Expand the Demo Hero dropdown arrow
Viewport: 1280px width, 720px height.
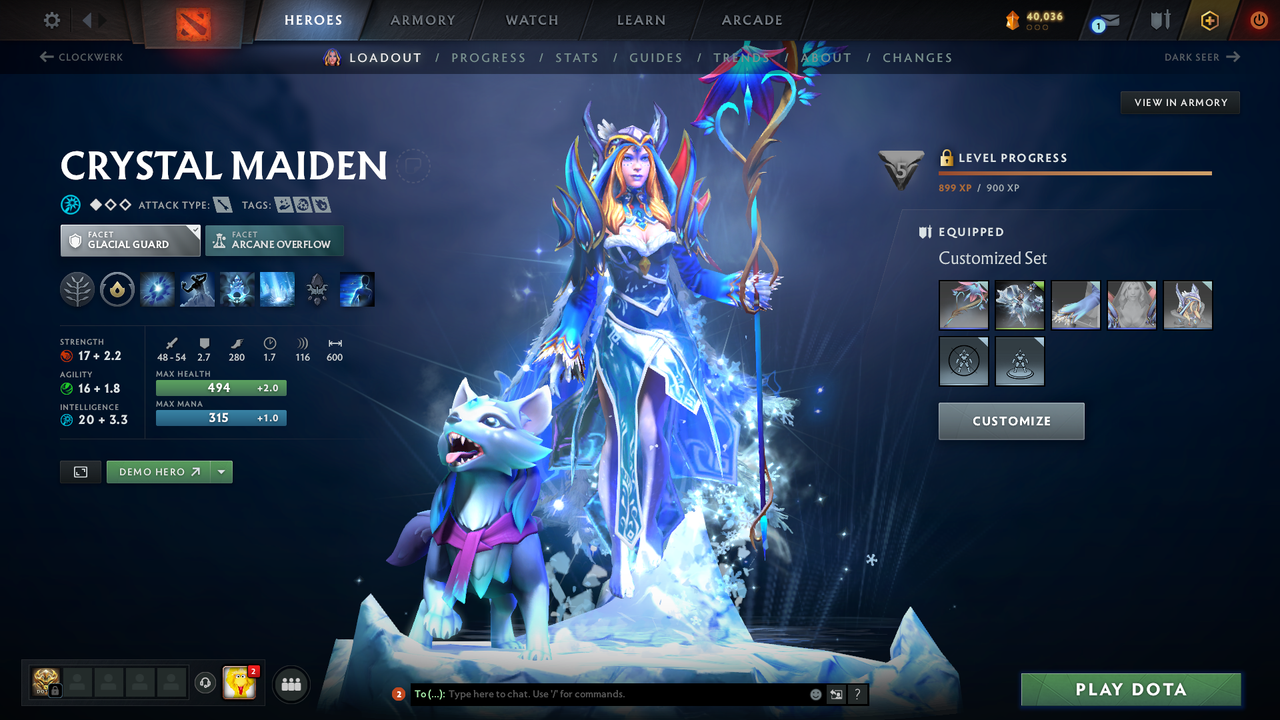coord(222,471)
